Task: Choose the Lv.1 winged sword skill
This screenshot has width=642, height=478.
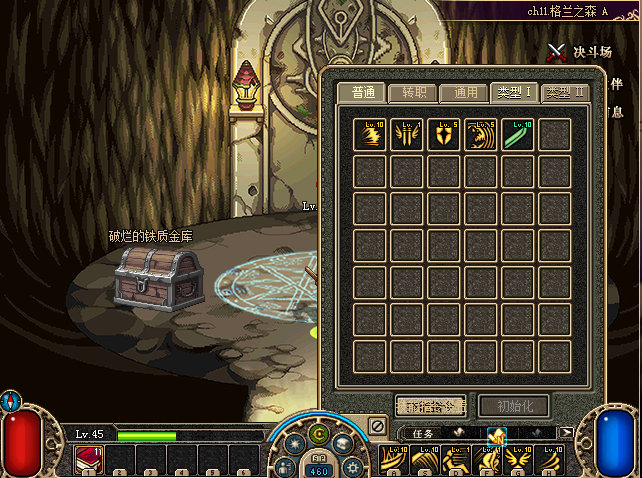Action: pyautogui.click(x=407, y=135)
